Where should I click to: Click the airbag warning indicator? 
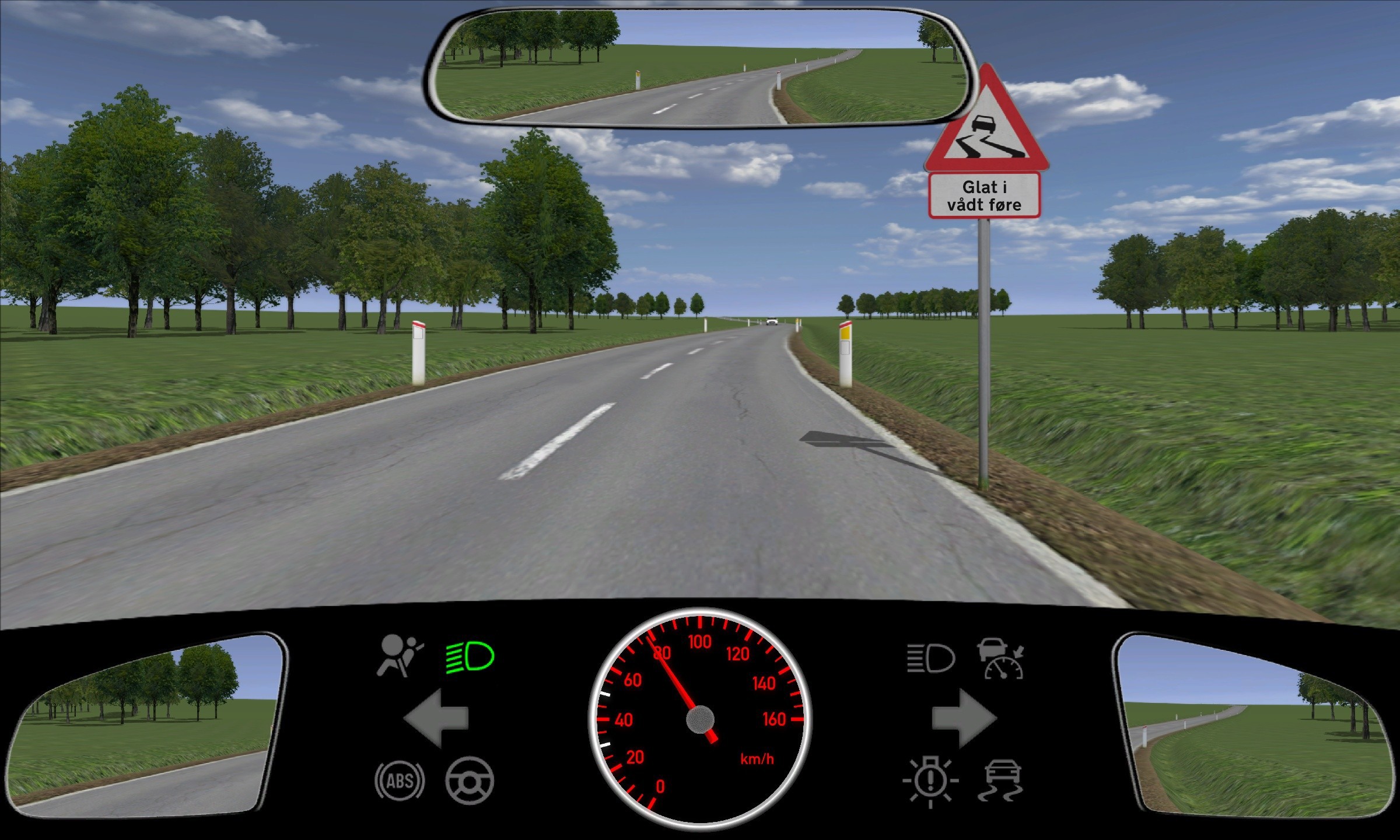400,656
